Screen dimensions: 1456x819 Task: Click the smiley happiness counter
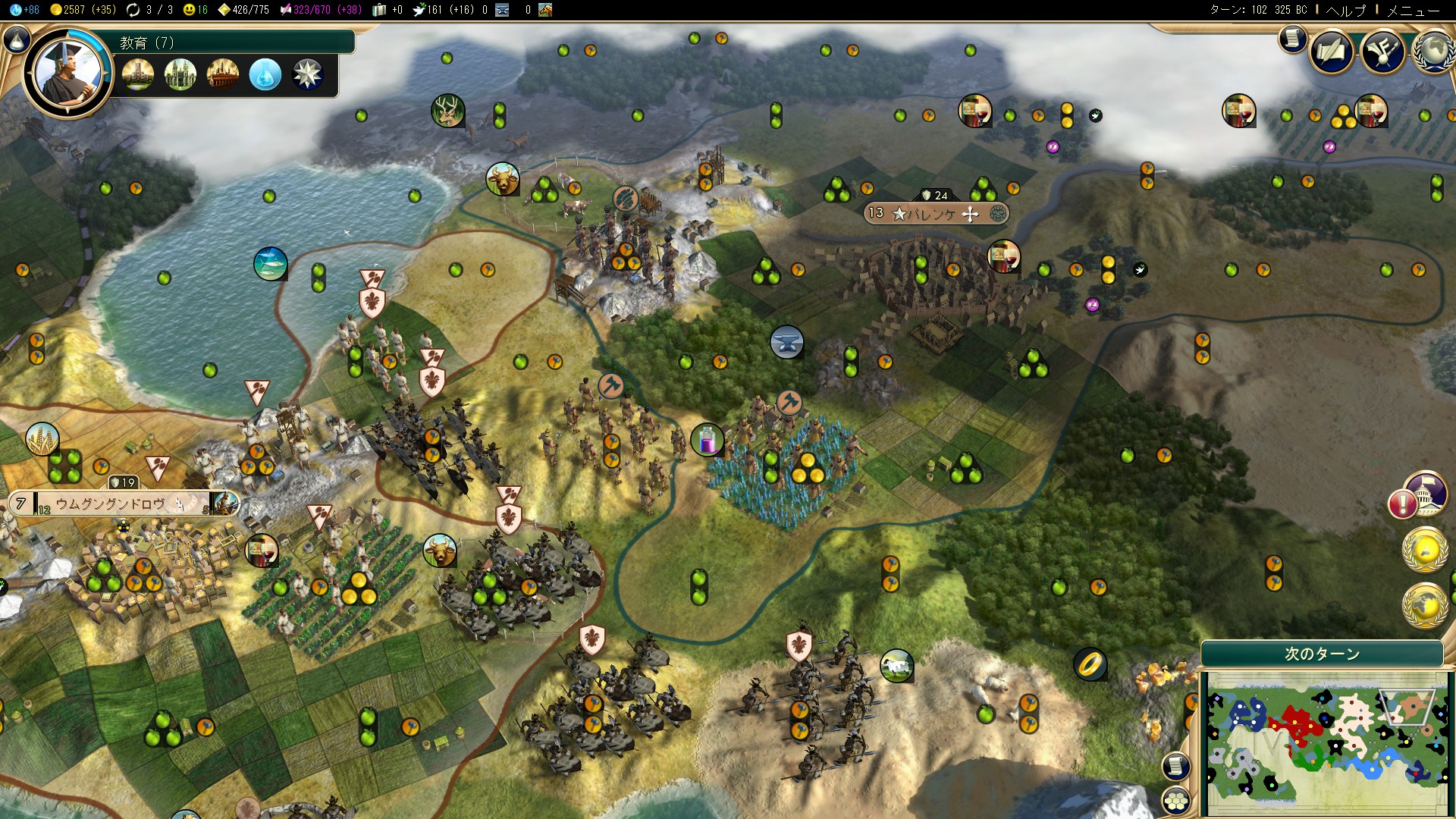196,10
